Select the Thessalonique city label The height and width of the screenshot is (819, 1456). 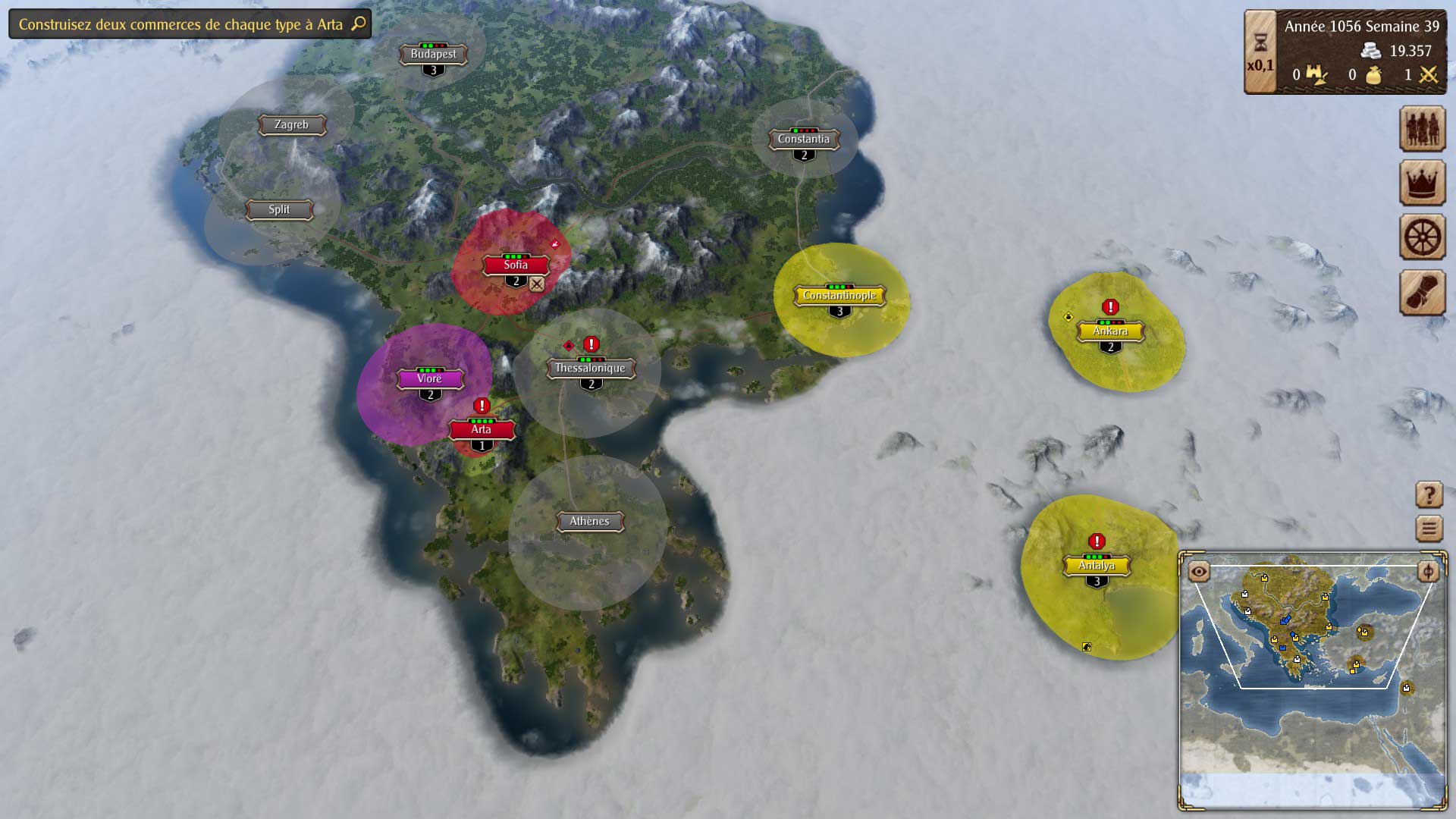coord(590,368)
